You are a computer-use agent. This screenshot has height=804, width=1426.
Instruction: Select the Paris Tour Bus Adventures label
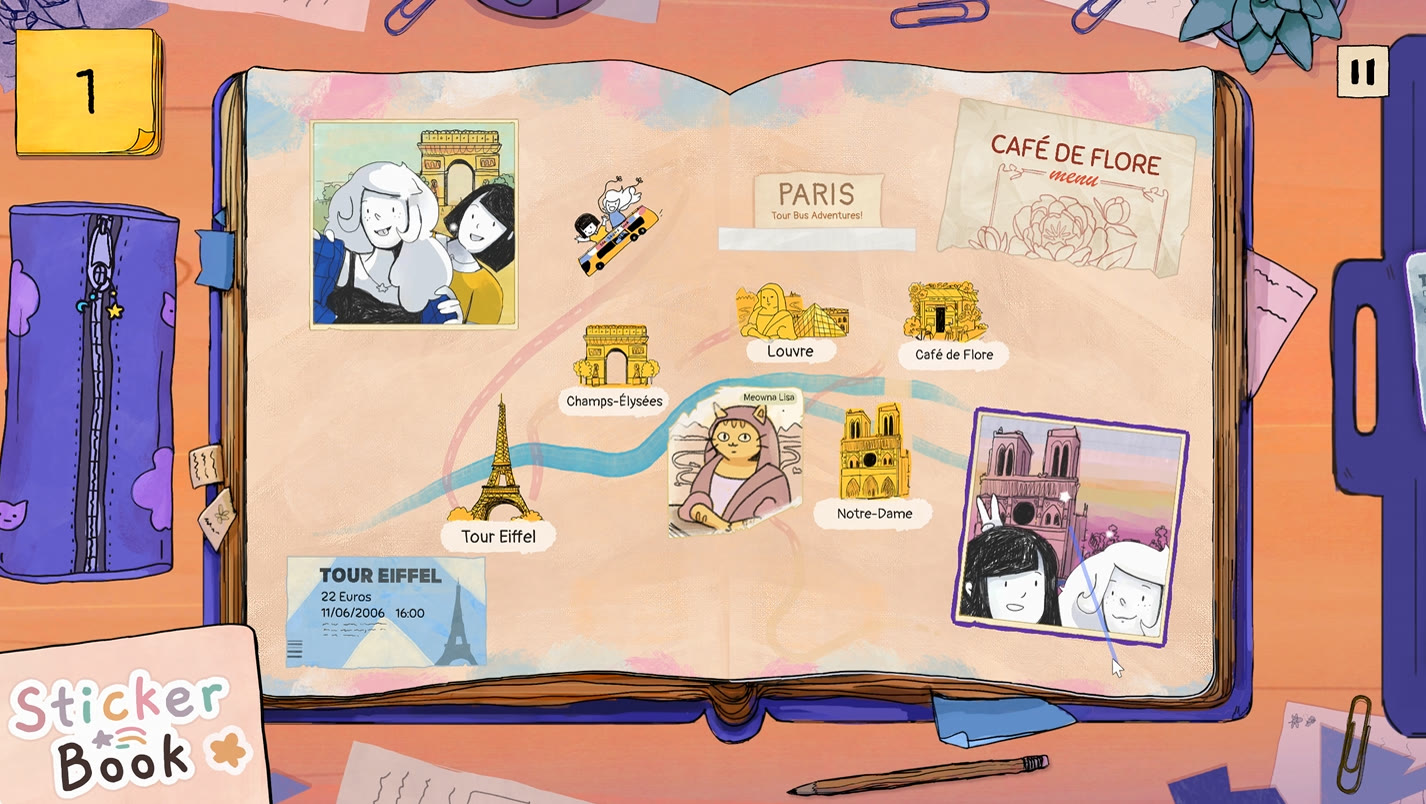click(x=818, y=200)
